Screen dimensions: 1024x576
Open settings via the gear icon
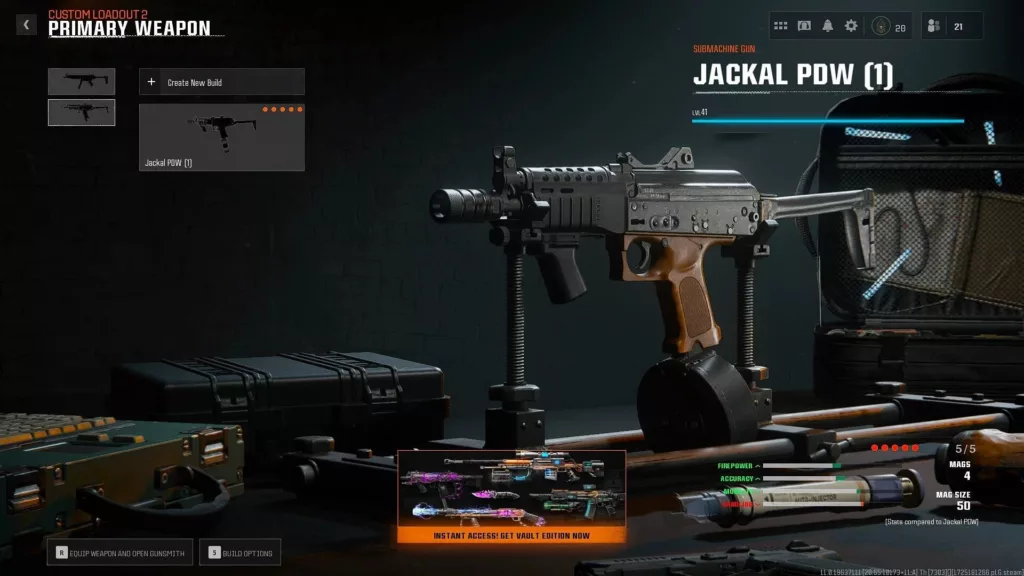851,26
